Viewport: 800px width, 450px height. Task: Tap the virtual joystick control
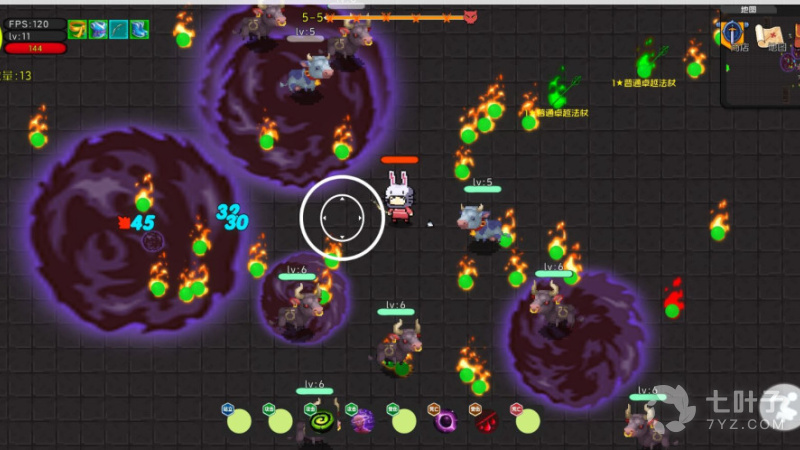(x=342, y=217)
